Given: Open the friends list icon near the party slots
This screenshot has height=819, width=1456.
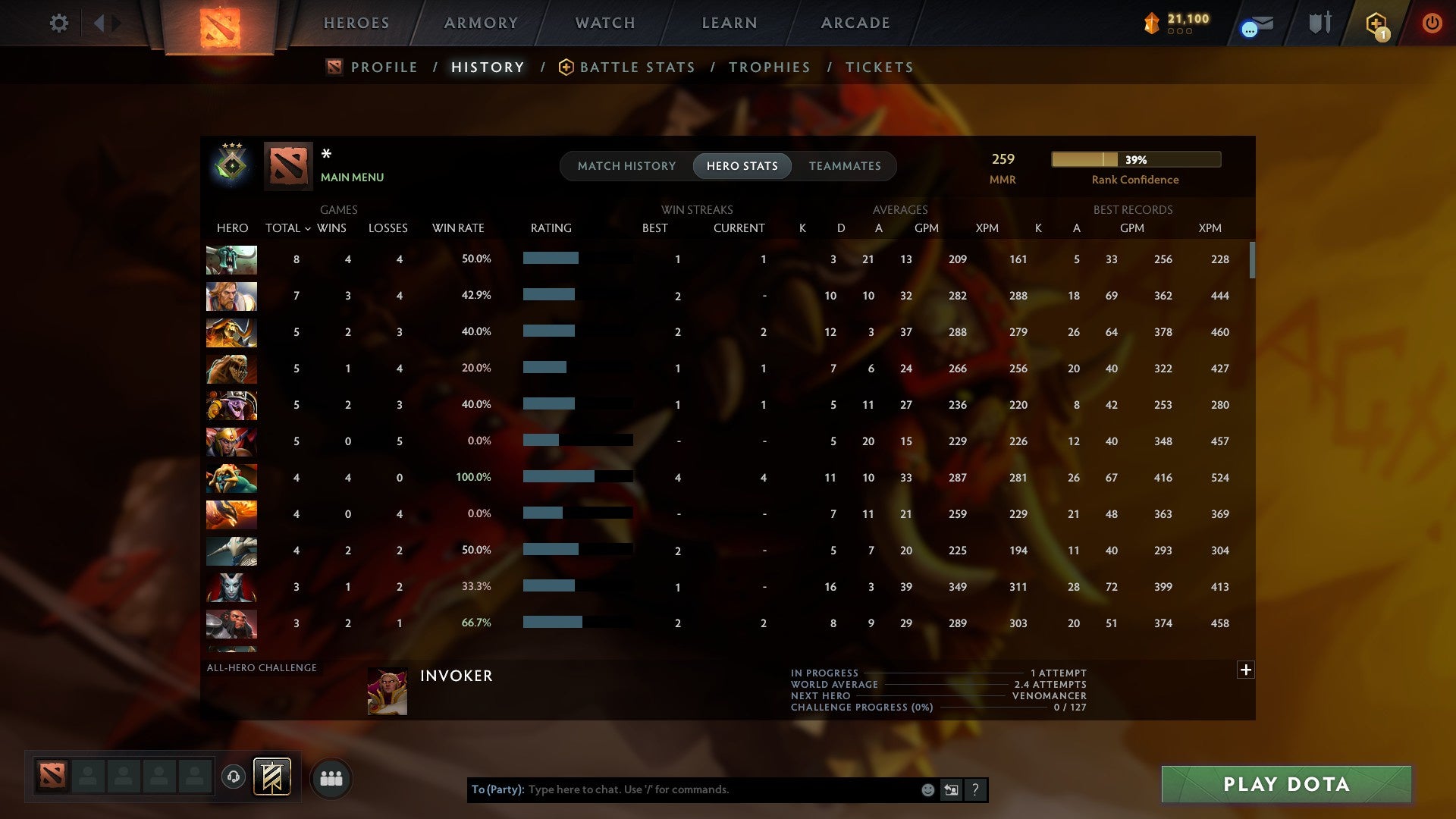Looking at the screenshot, I should 331,777.
